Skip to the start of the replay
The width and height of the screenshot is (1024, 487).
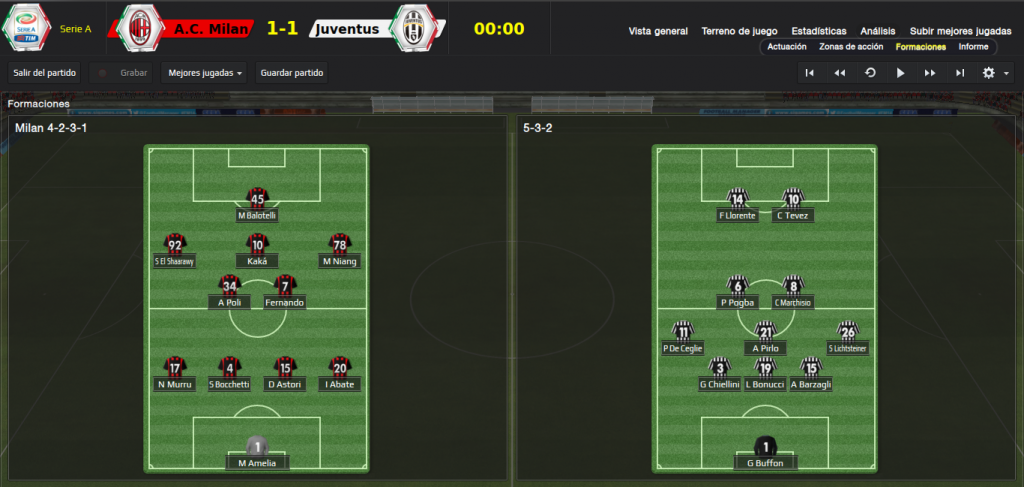[x=810, y=73]
